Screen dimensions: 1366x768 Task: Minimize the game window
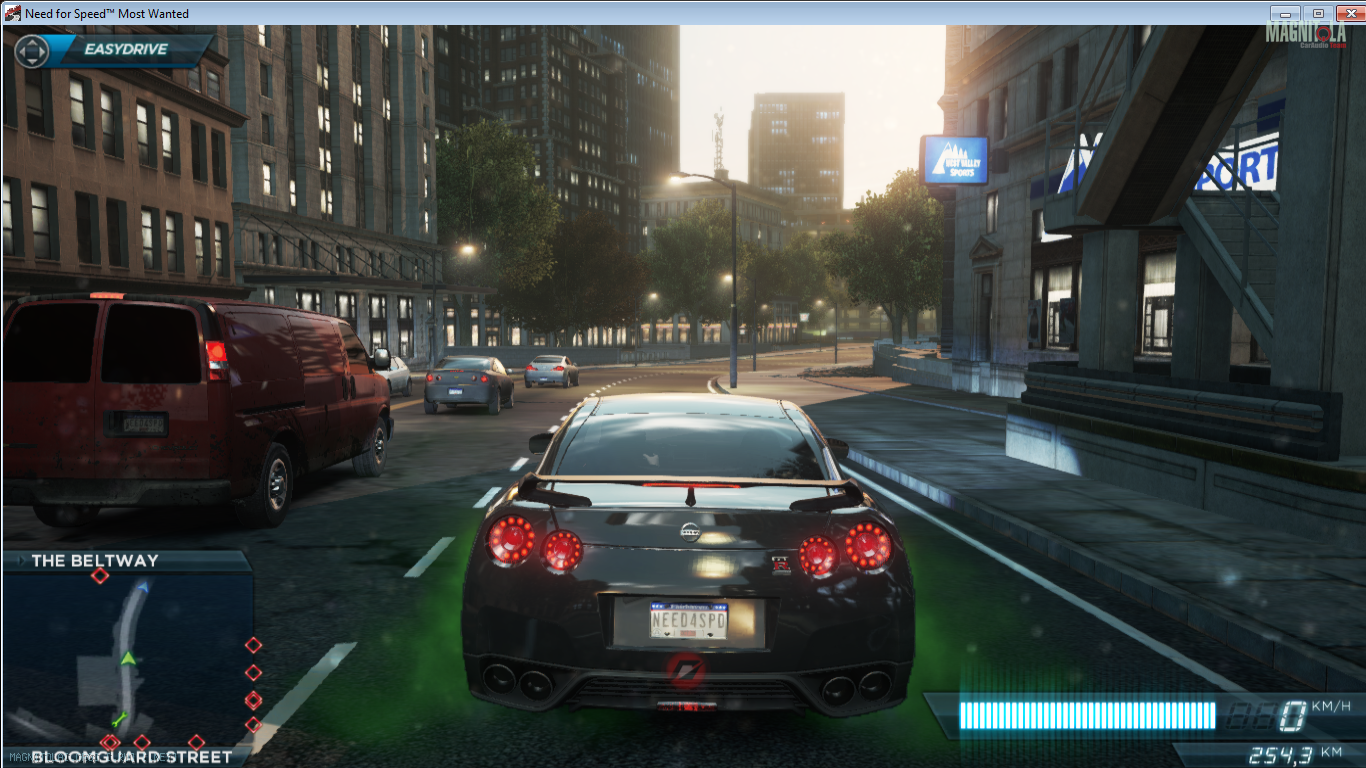[1285, 13]
